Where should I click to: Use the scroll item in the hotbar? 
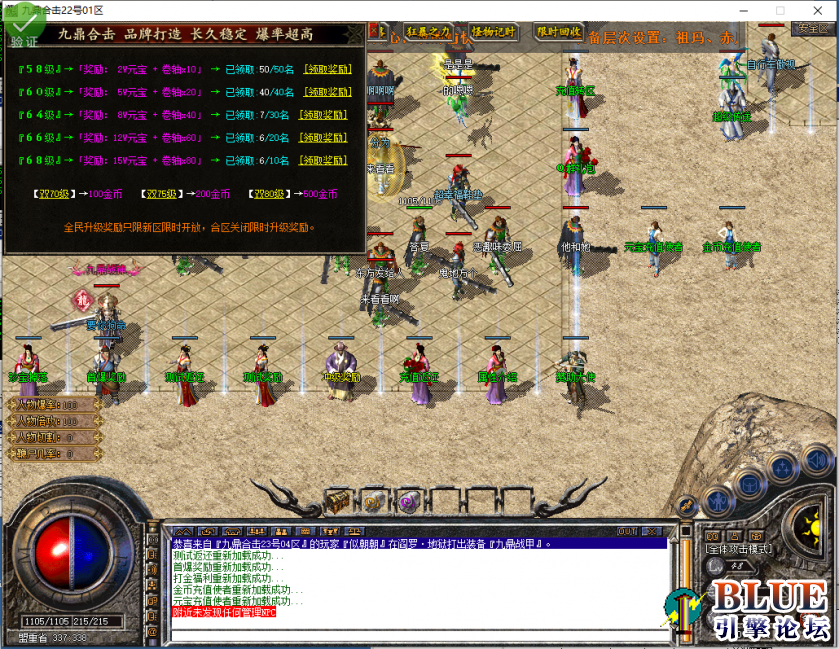pos(373,501)
